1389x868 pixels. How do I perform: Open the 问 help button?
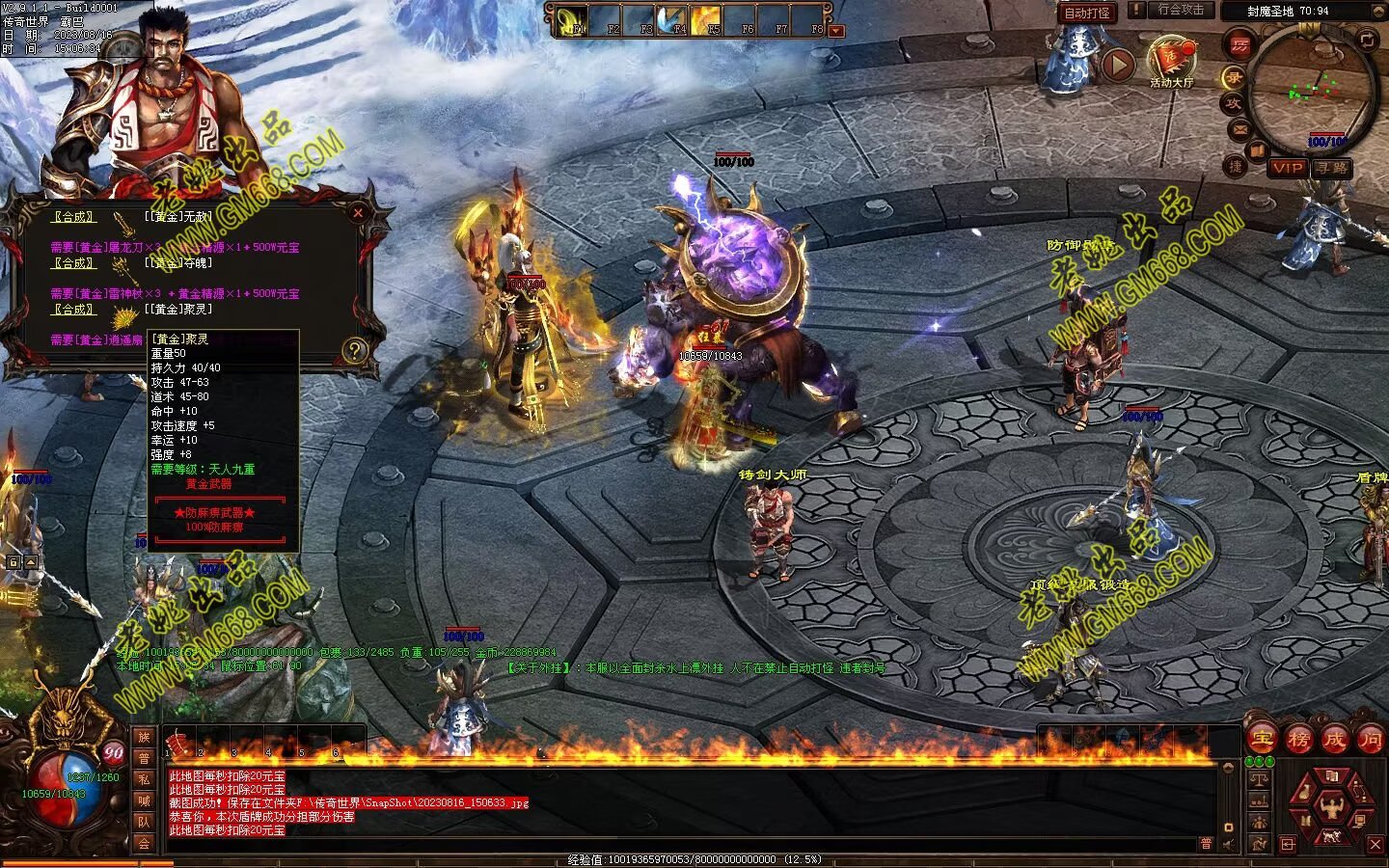click(1370, 740)
